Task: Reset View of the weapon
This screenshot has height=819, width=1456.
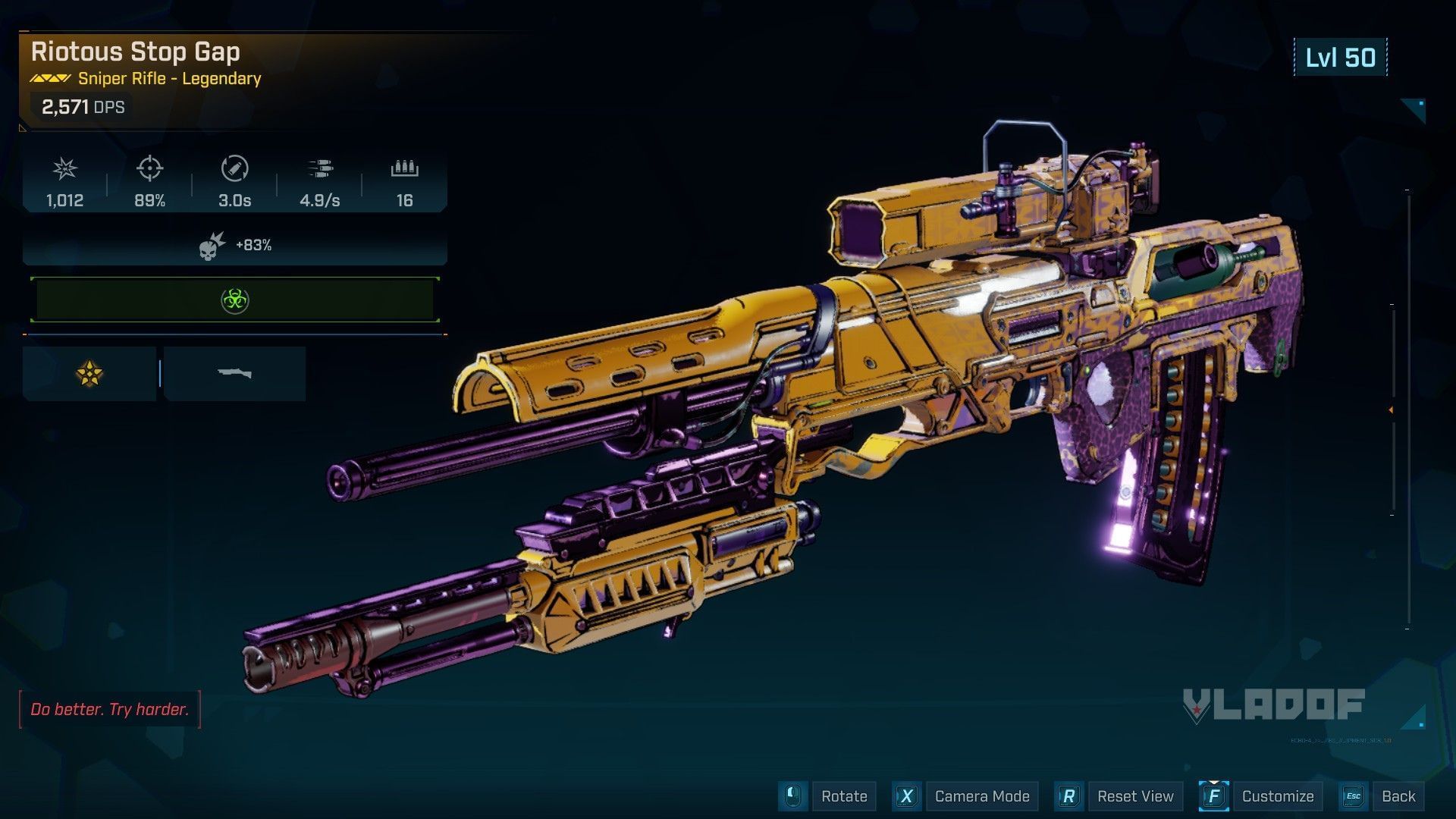Action: point(1134,796)
